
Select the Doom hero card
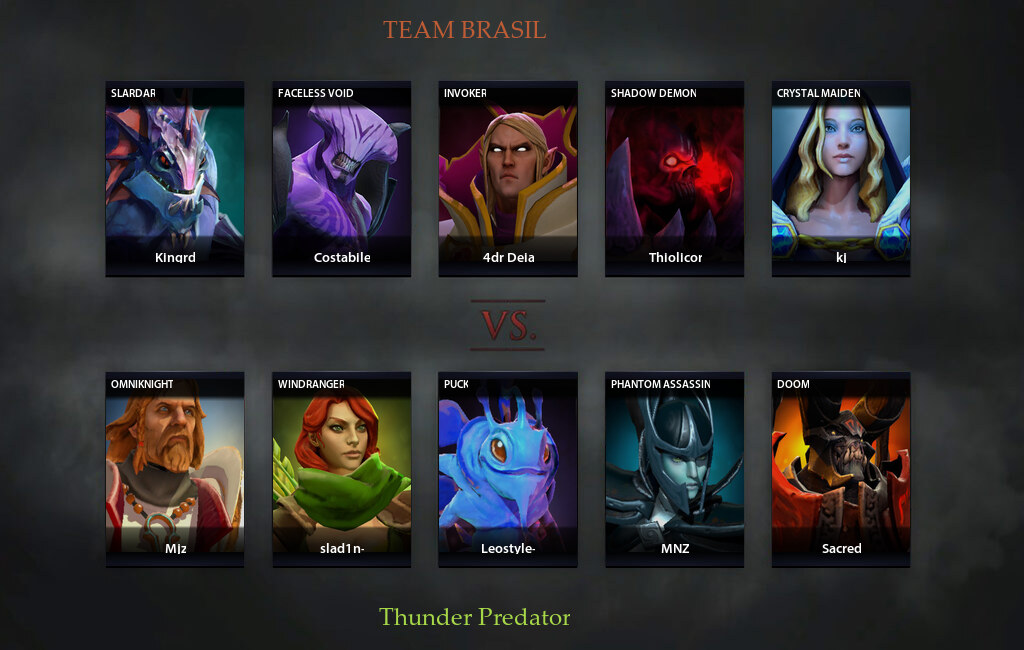(x=840, y=470)
